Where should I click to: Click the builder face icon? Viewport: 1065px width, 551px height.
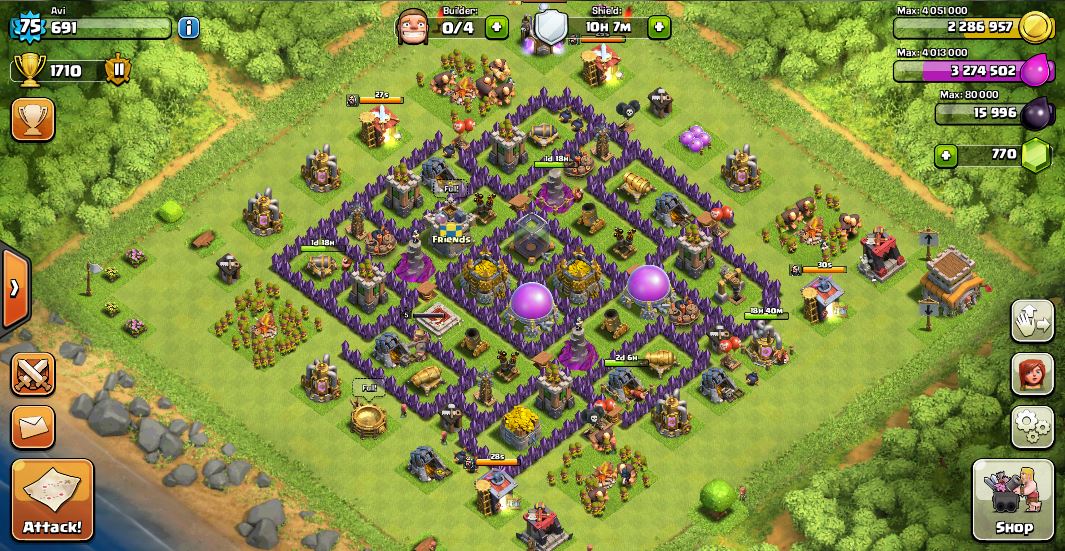pyautogui.click(x=412, y=26)
